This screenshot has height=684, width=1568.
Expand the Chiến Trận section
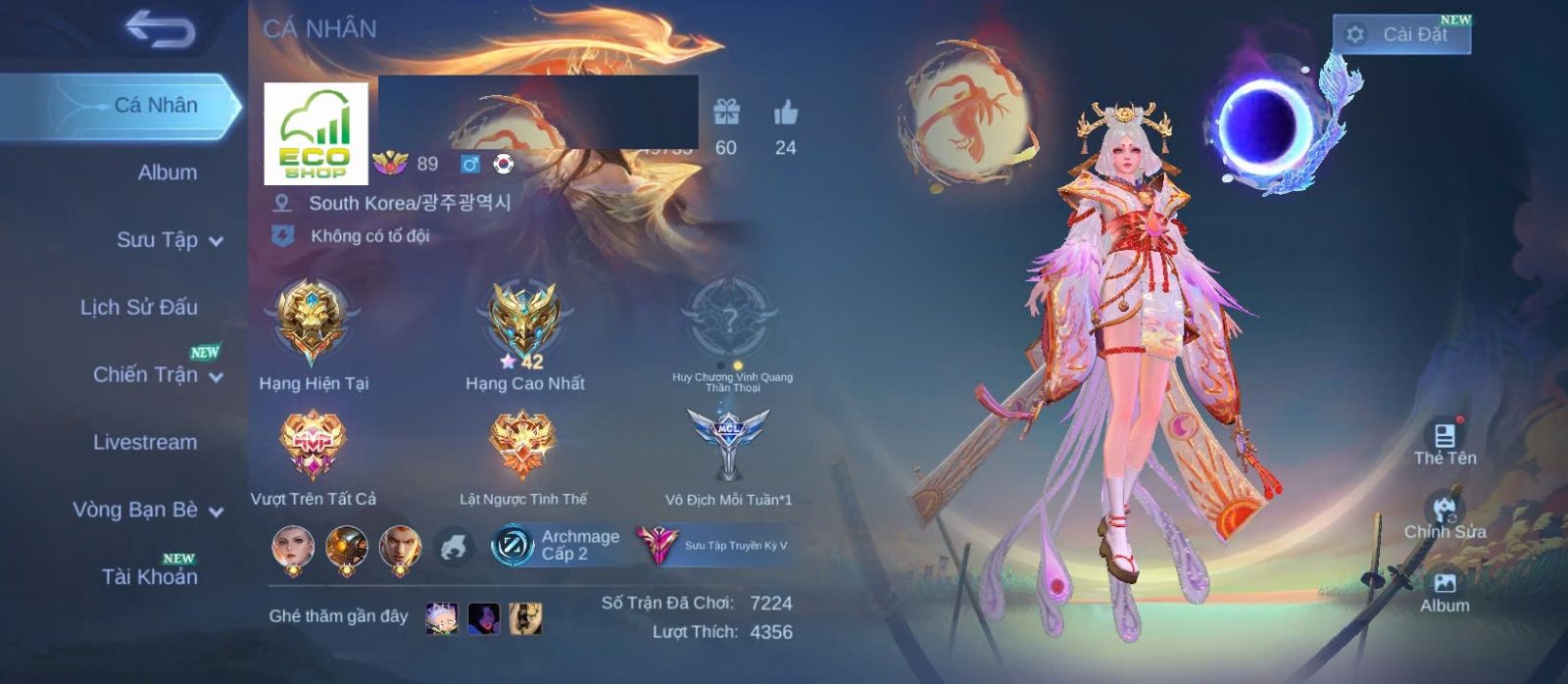(157, 374)
